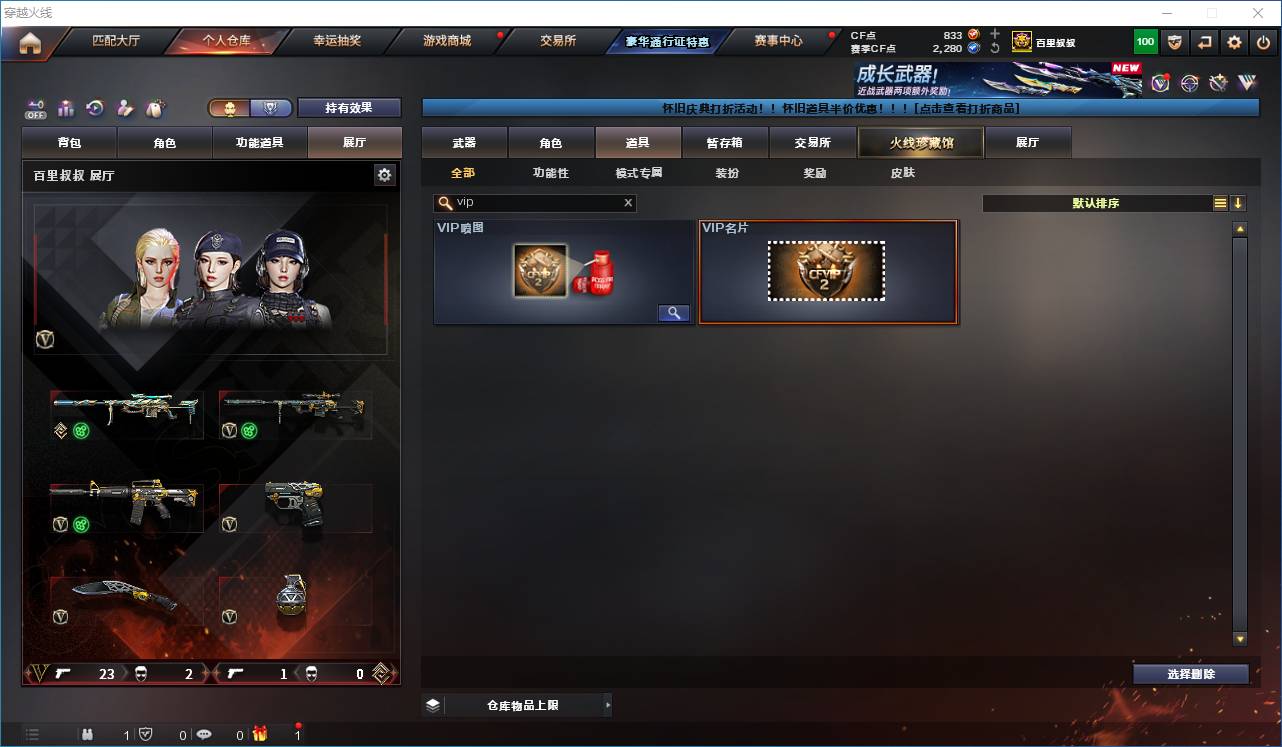1282x747 pixels.
Task: Click the V icon with red notification dot
Action: tap(1160, 83)
